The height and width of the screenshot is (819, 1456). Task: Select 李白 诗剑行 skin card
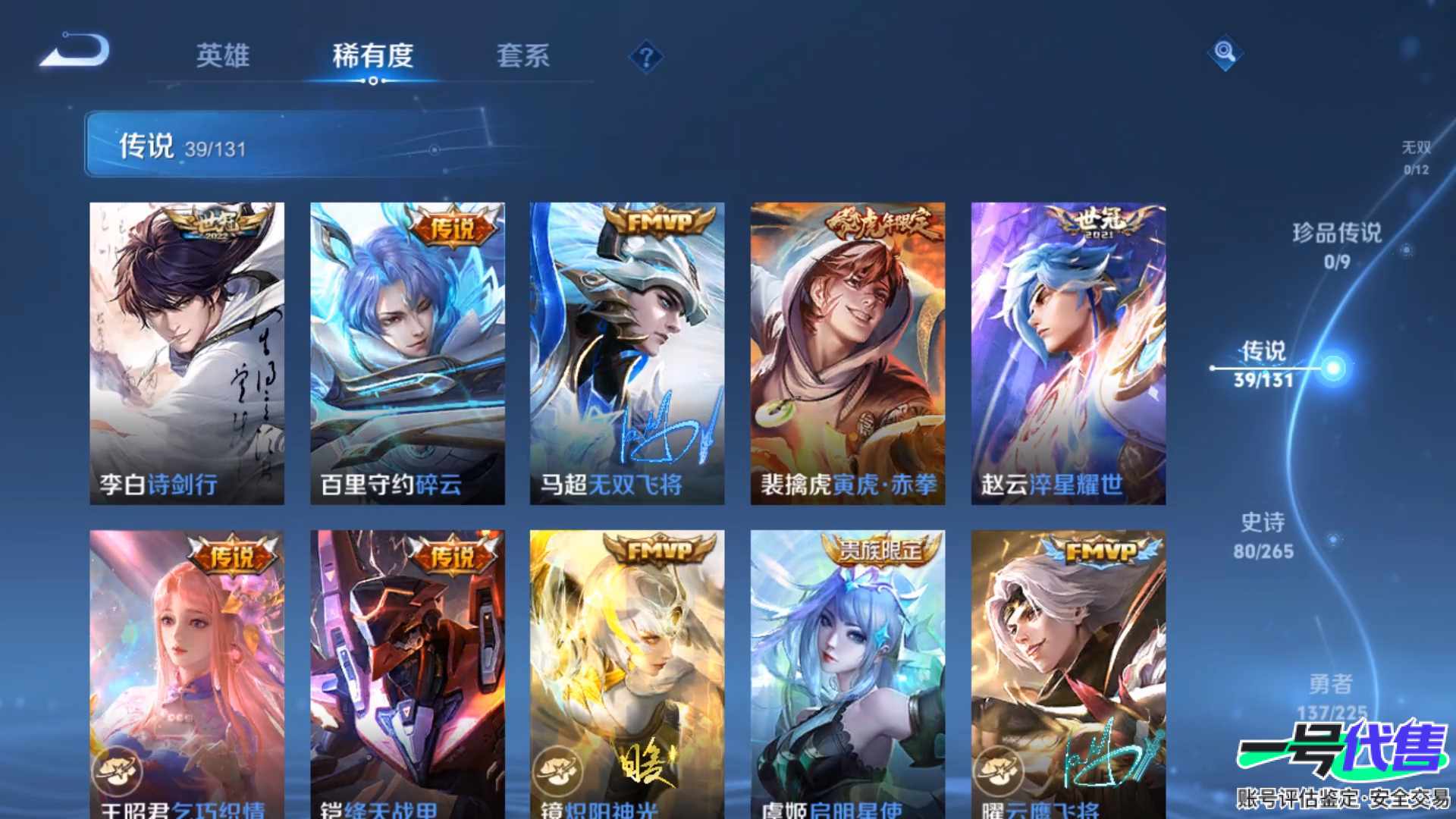[x=187, y=353]
